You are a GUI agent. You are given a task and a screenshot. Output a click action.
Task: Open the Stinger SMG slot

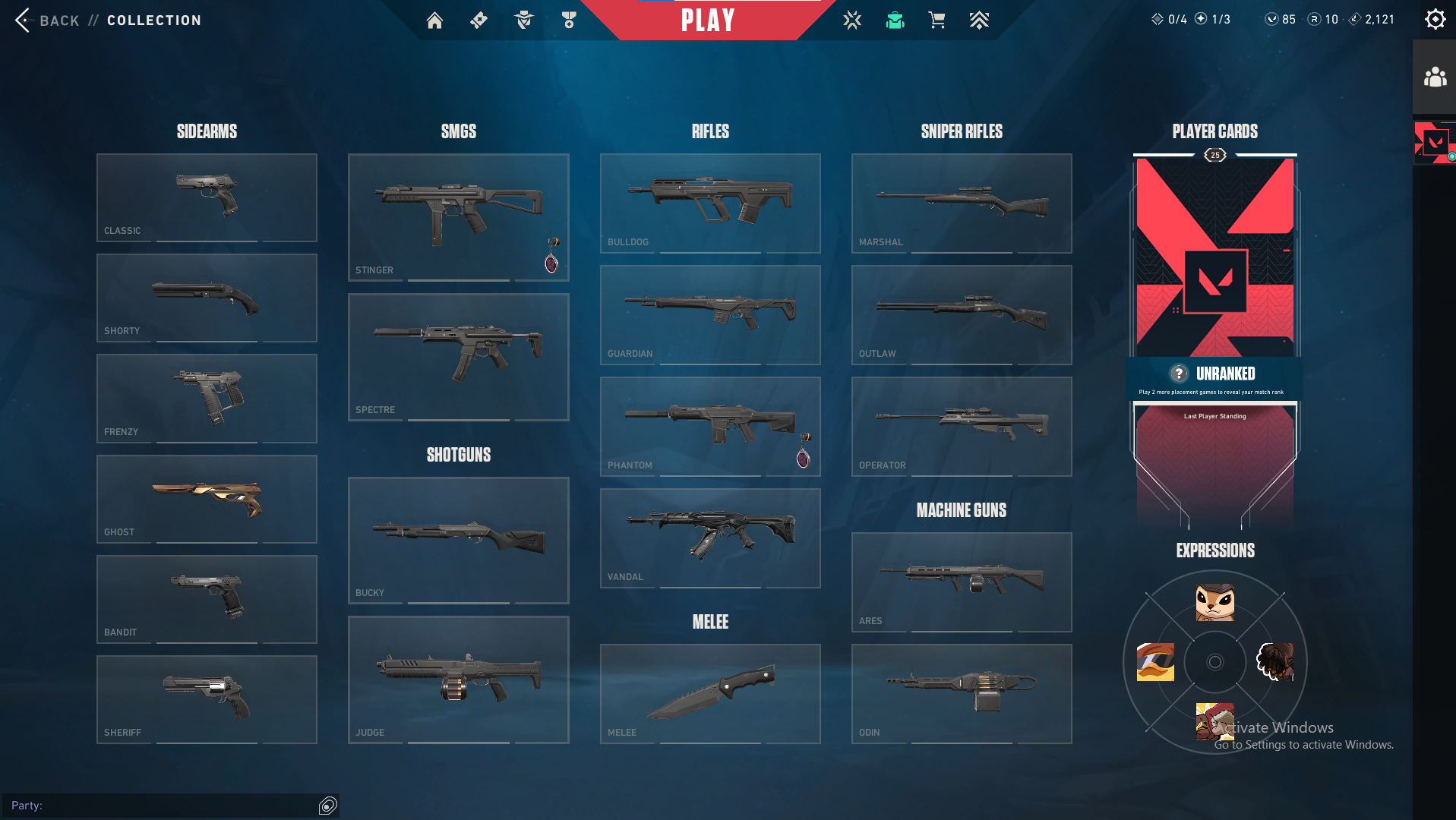click(x=458, y=217)
